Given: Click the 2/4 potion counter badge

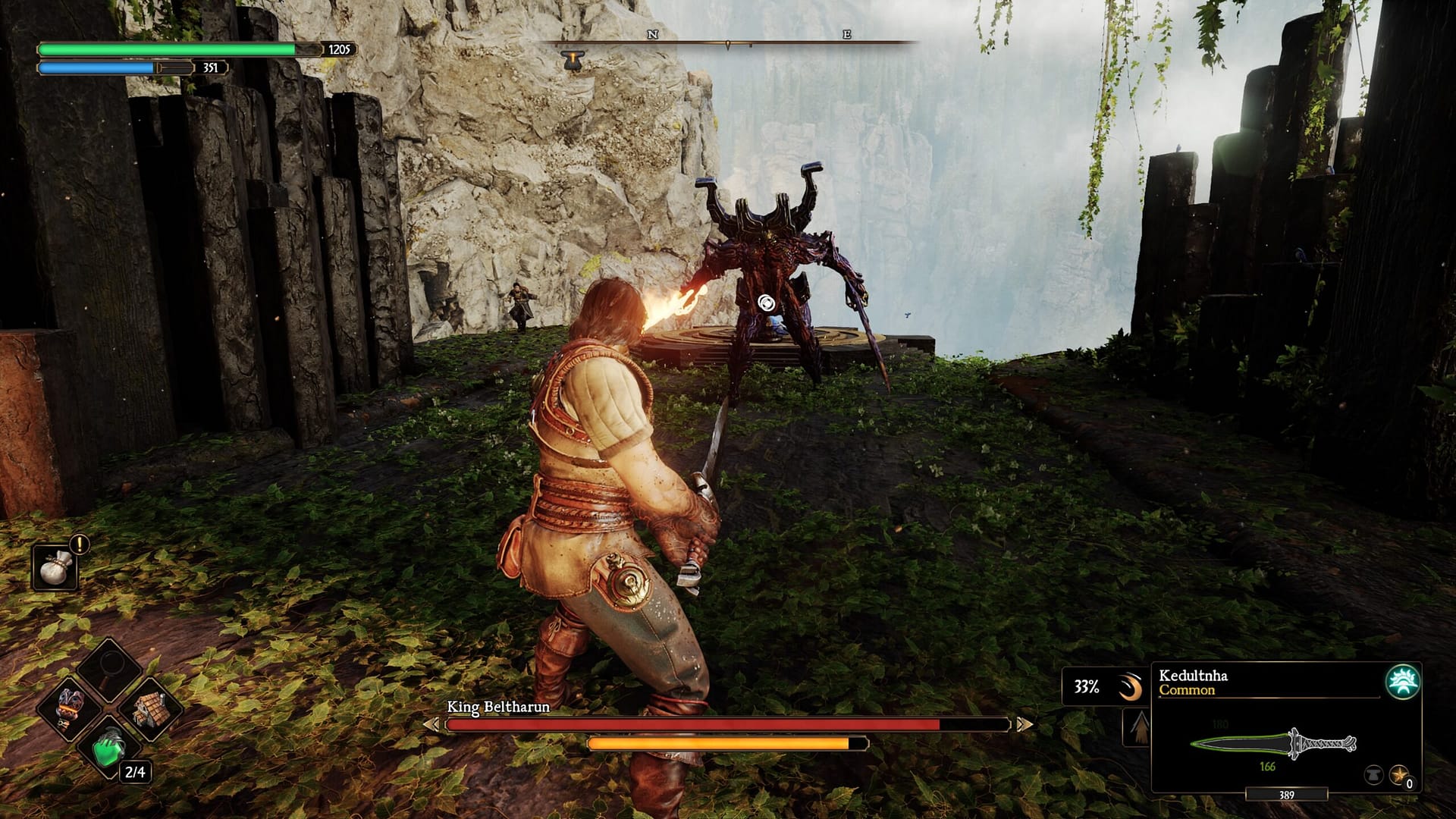Looking at the screenshot, I should tap(135, 771).
